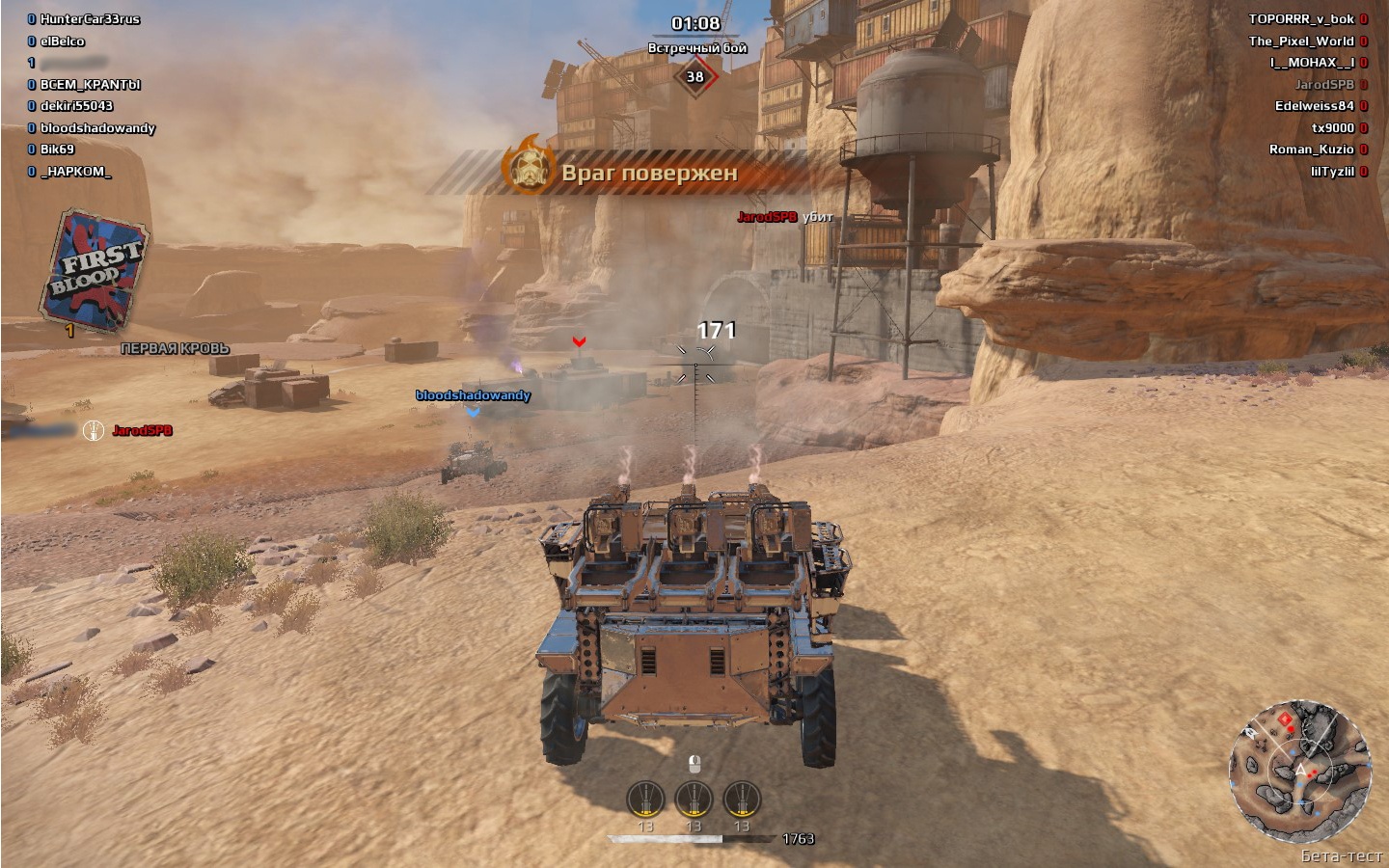Image resolution: width=1389 pixels, height=868 pixels.
Task: Pick I__MOHAX__I from the enemy roster
Action: [1311, 63]
